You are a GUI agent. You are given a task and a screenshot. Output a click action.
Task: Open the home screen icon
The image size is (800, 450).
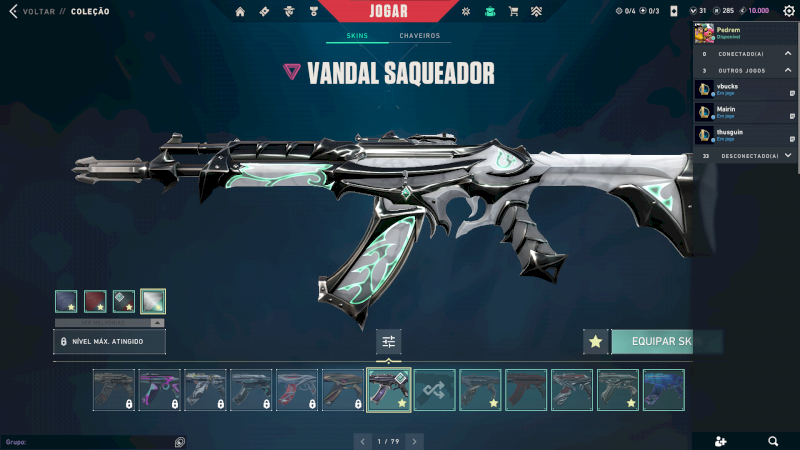240,12
